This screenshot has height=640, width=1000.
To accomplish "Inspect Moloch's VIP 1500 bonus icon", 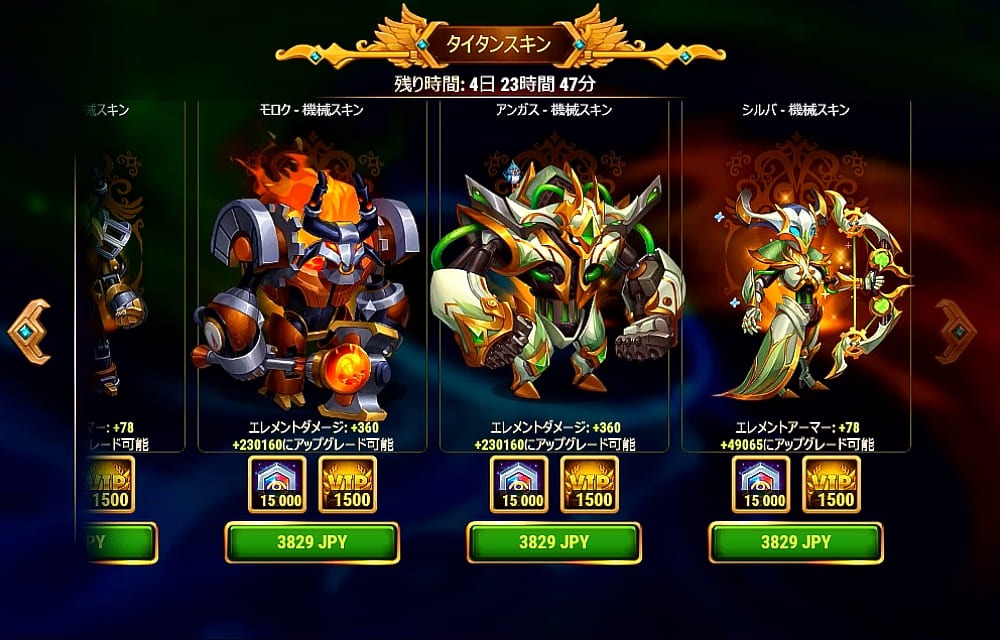I will pos(348,485).
